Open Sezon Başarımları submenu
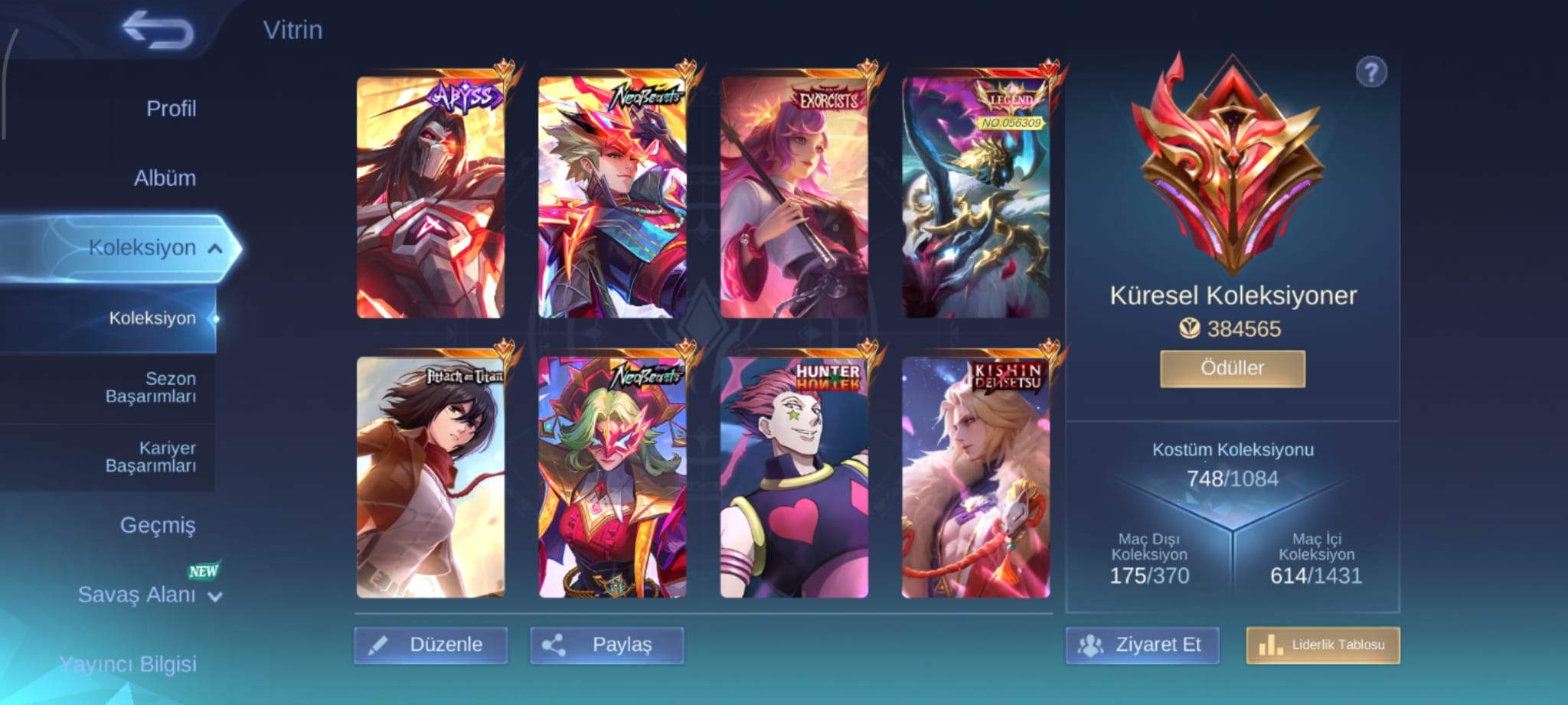1568x705 pixels. [x=151, y=387]
